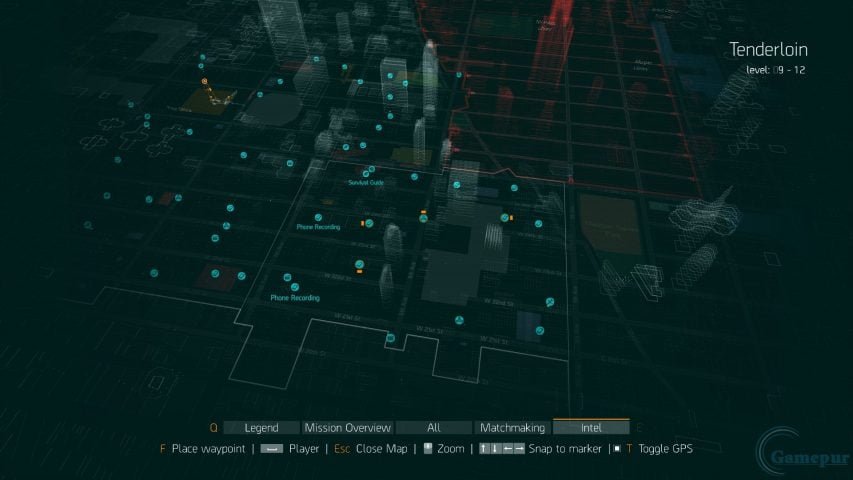853x480 pixels.
Task: Open the Matchmaking tab
Action: 510,427
